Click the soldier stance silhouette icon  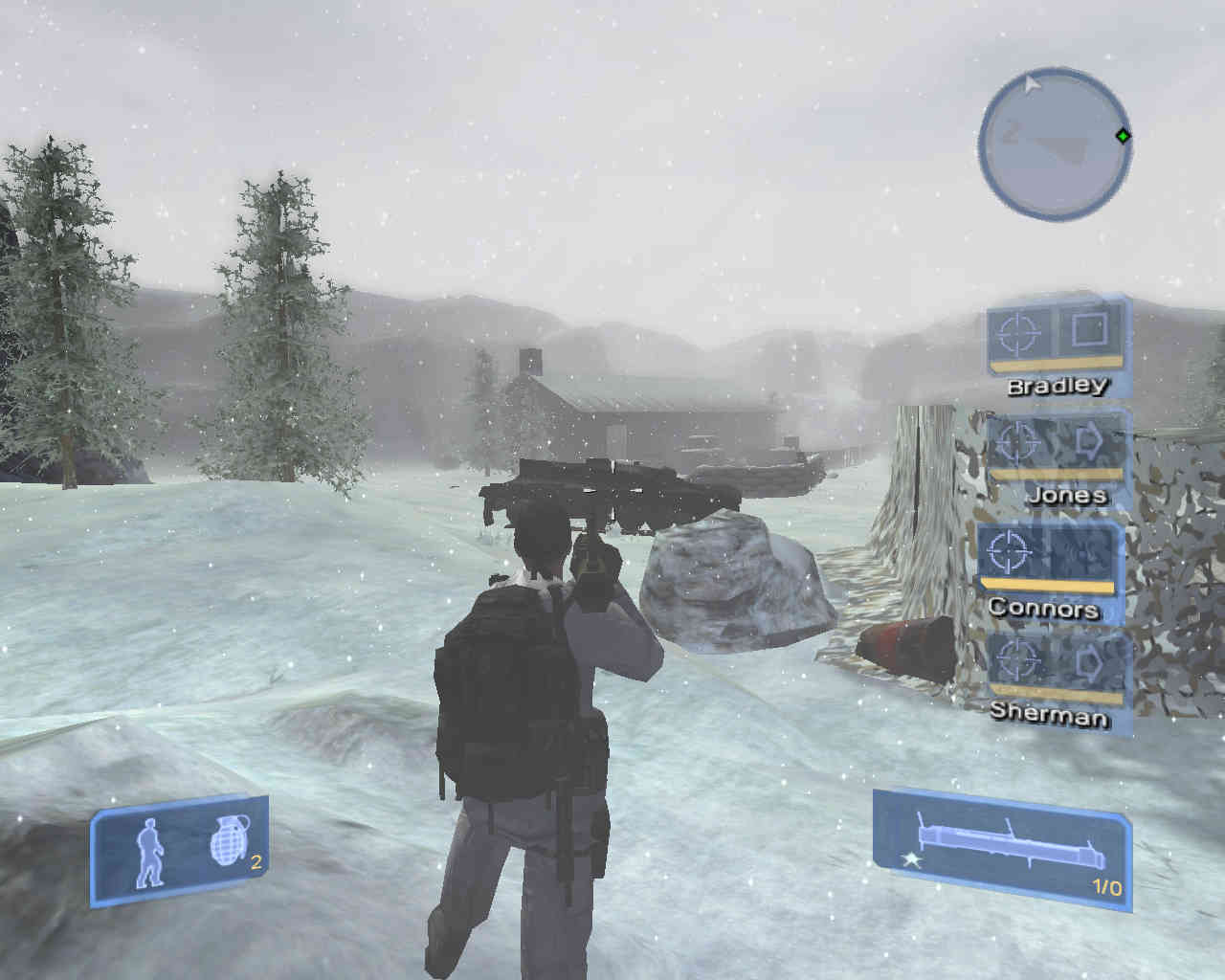tap(148, 851)
